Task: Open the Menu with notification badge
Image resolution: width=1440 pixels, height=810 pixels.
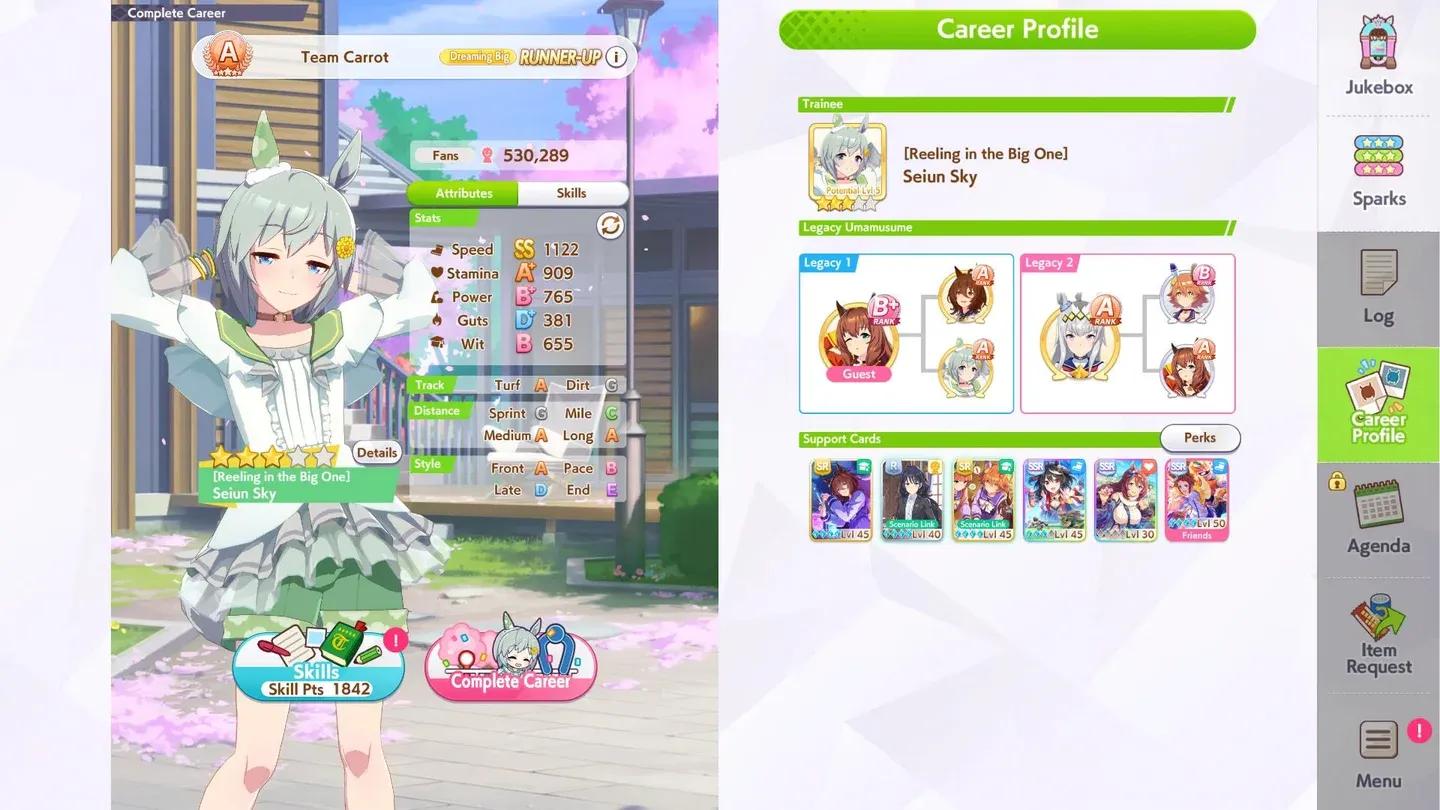Action: [1379, 750]
